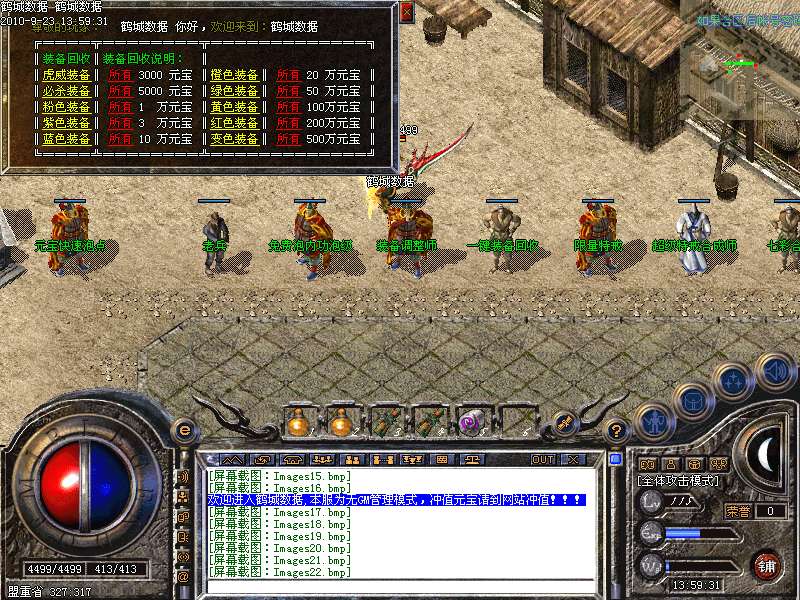Open the red 铺 shop button

766,565
